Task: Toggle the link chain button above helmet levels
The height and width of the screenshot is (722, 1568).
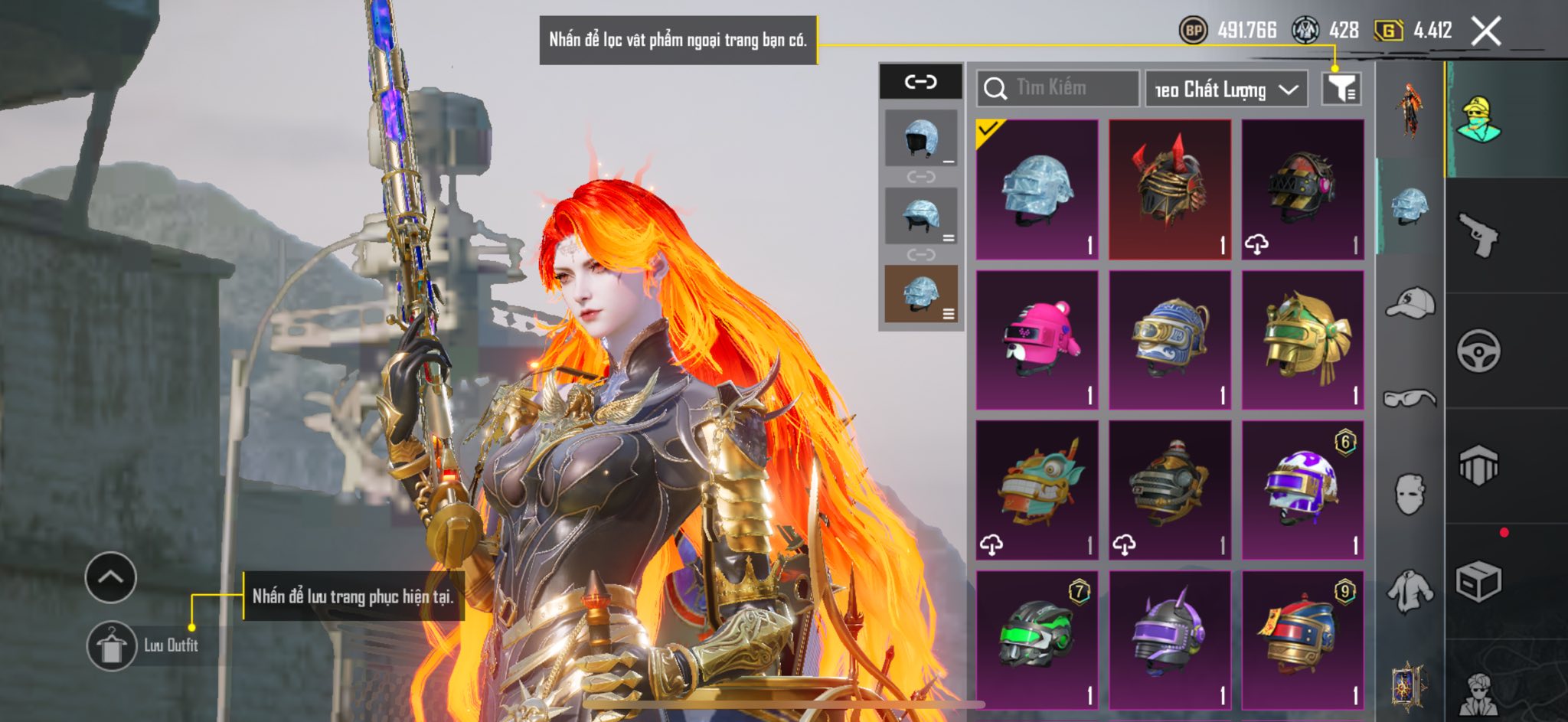Action: pos(920,81)
